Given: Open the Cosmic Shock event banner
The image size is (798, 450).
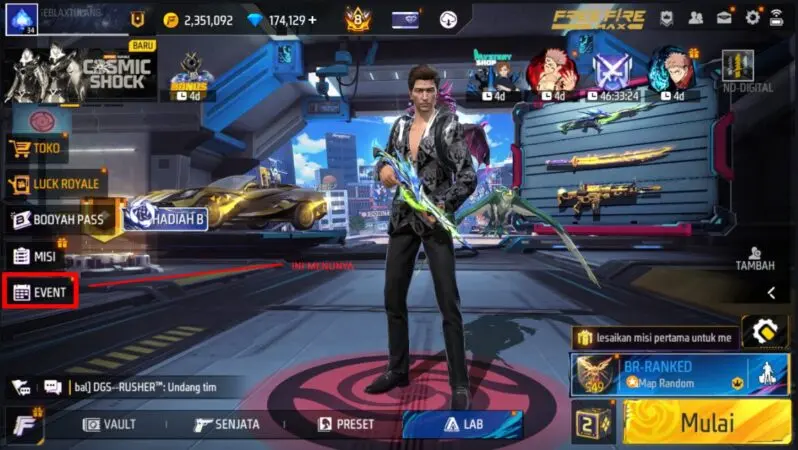Looking at the screenshot, I should click(80, 72).
